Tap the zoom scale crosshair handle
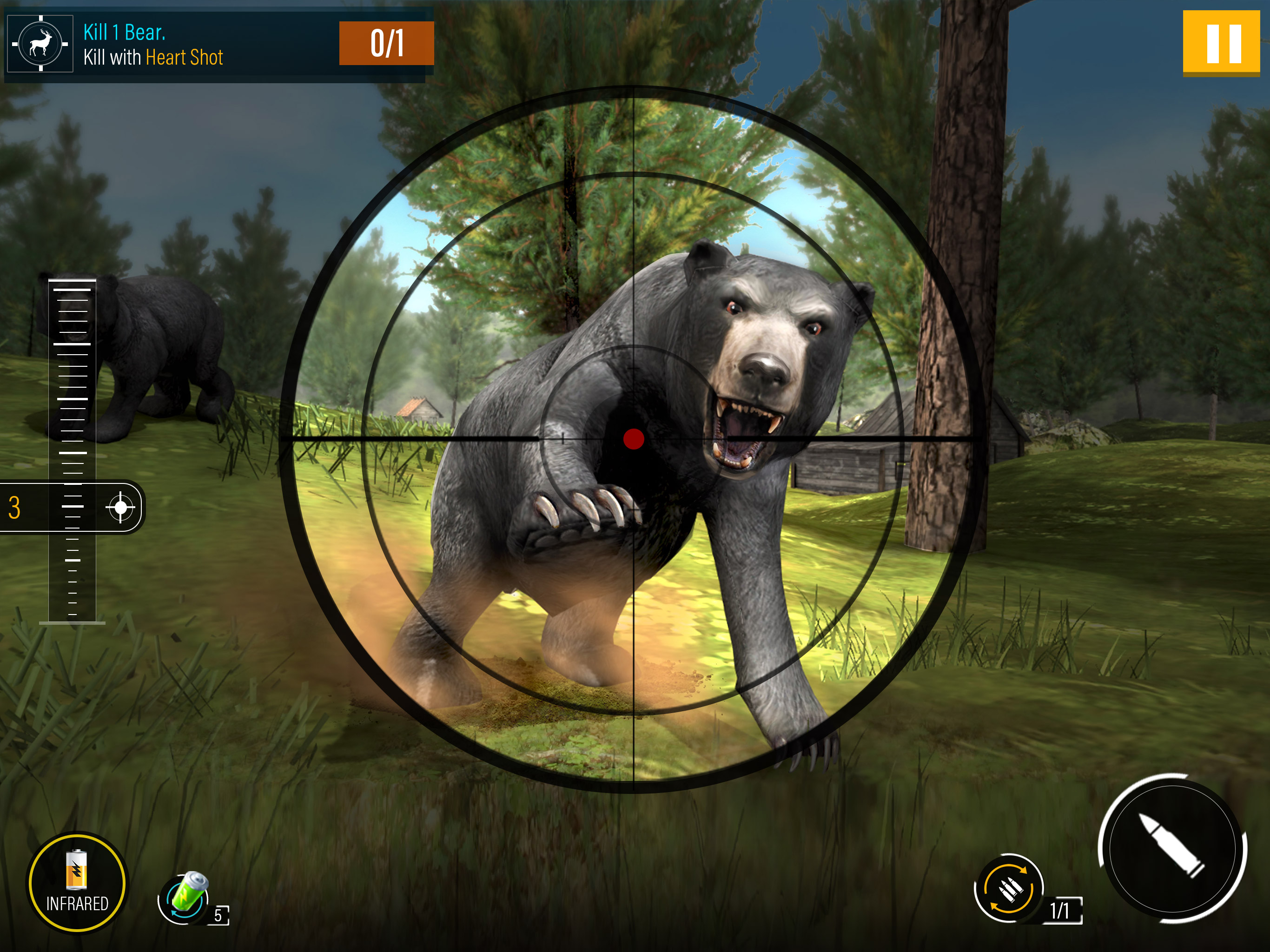The image size is (1270, 952). [120, 507]
